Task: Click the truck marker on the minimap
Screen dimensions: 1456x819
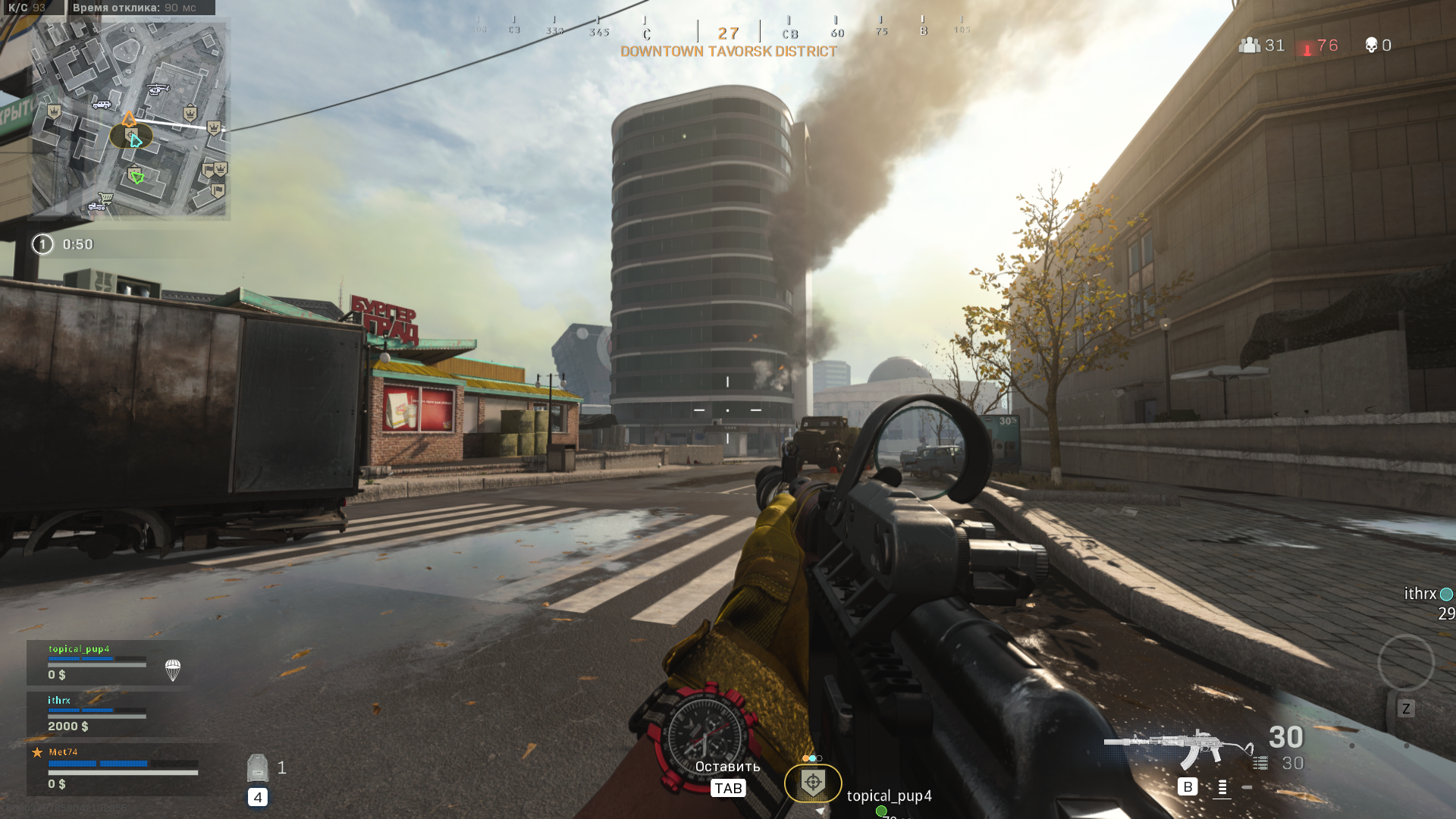Action: click(96, 206)
